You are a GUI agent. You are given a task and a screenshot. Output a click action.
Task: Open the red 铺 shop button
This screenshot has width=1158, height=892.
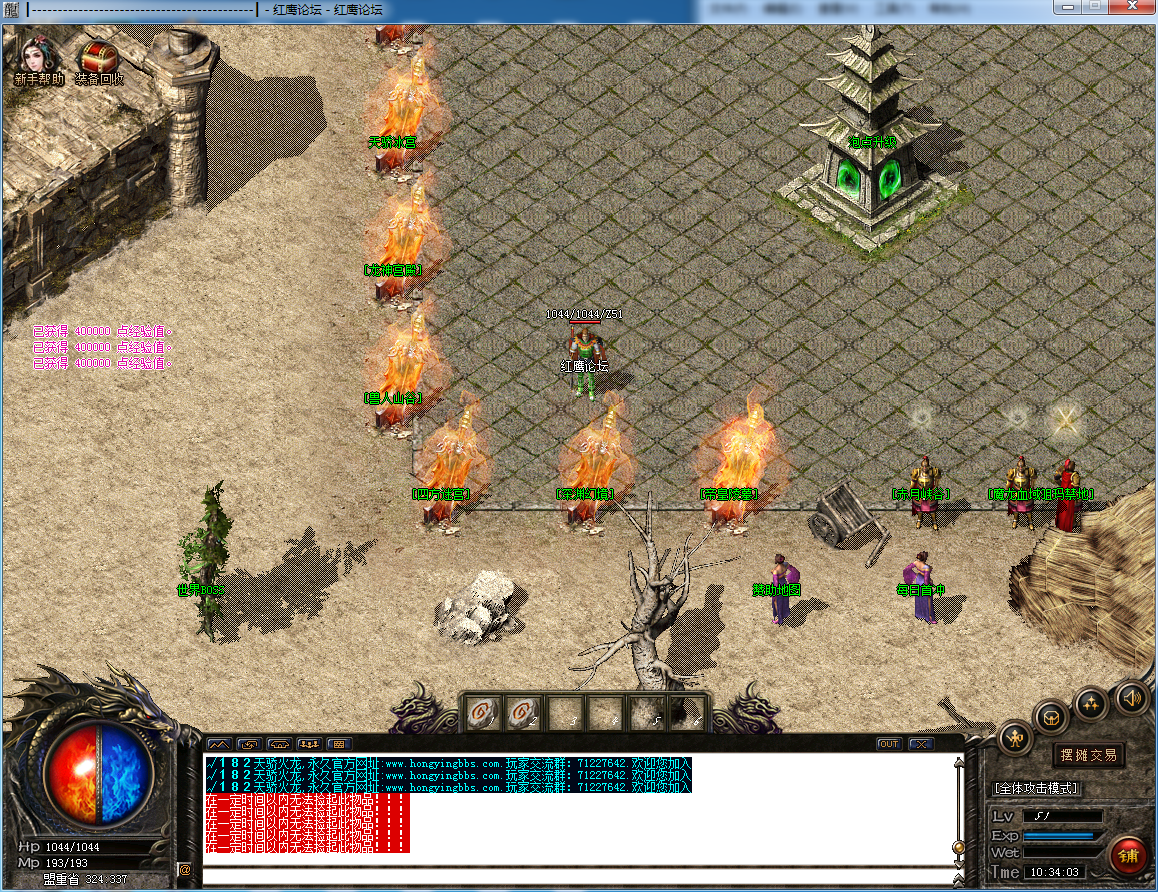point(1129,856)
